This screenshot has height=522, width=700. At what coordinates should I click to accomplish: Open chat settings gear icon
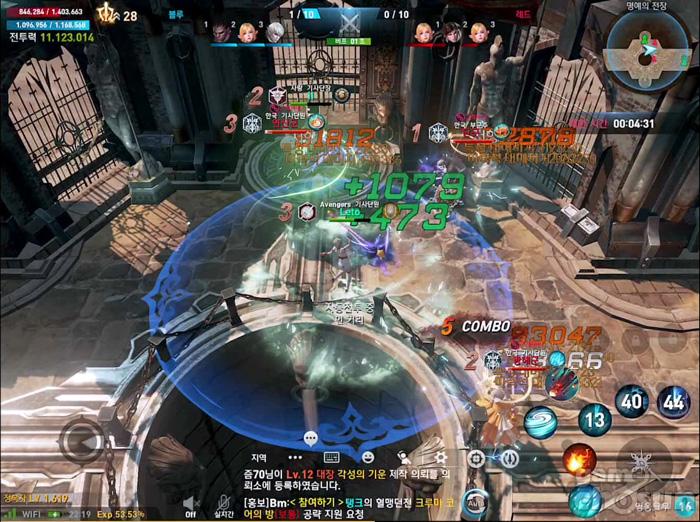(x=440, y=457)
